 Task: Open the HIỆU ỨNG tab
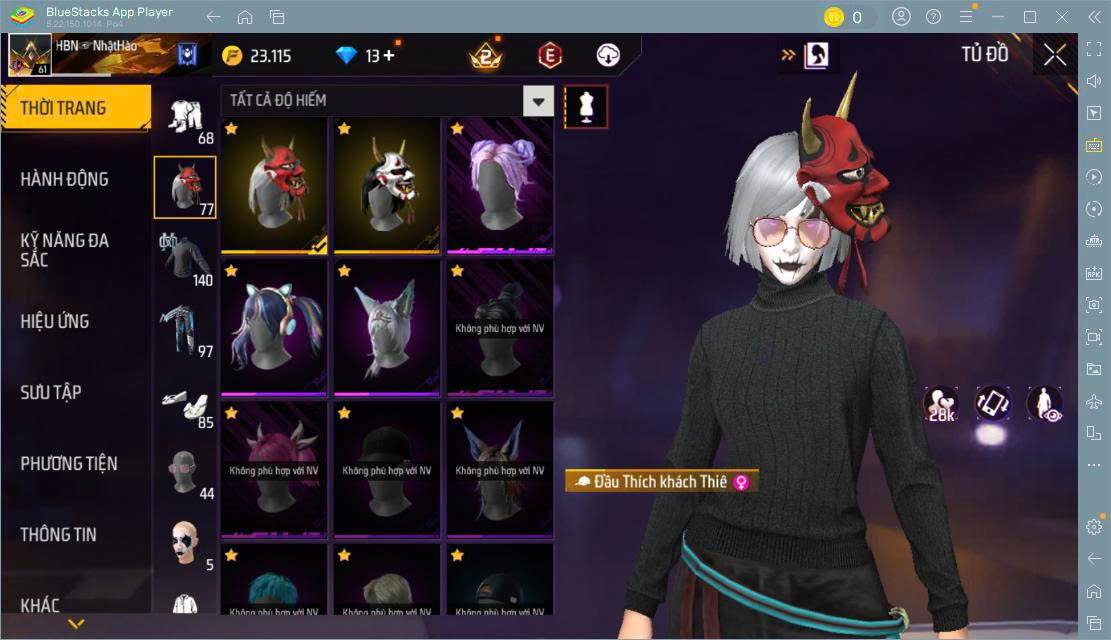55,321
